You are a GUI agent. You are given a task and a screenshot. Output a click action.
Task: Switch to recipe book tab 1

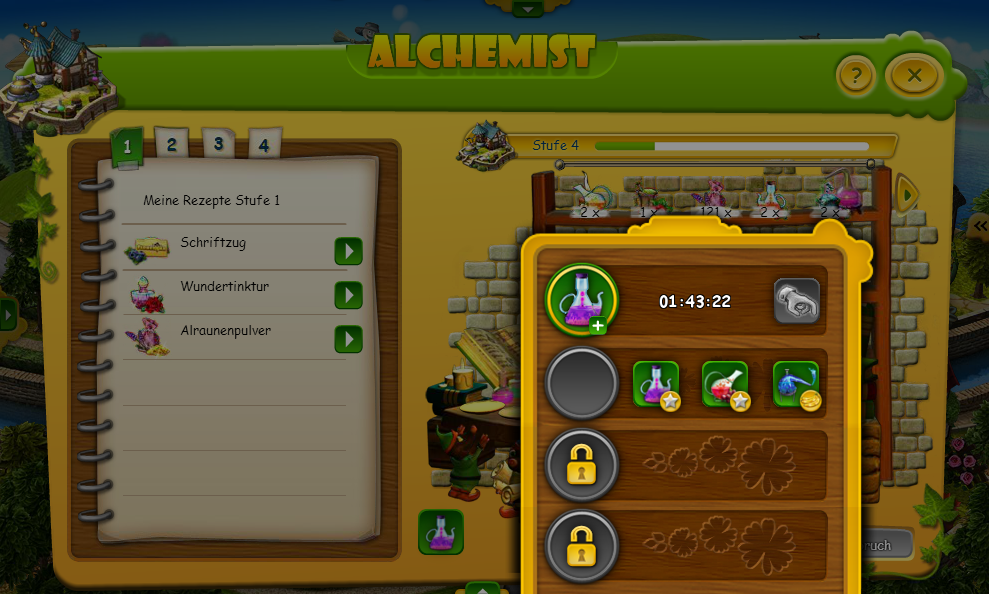(x=127, y=147)
